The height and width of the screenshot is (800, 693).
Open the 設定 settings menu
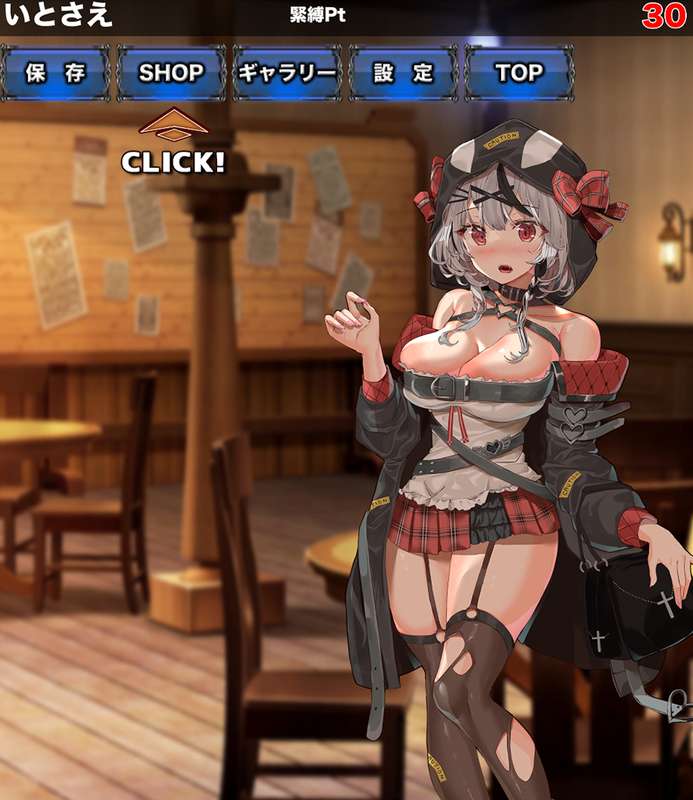tap(403, 73)
